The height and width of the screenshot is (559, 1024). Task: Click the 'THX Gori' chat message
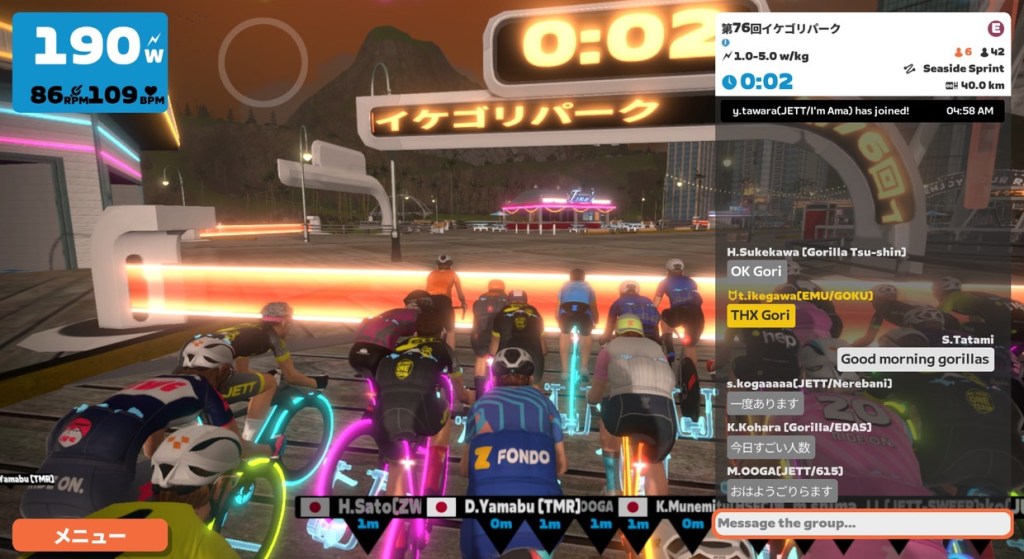761,316
